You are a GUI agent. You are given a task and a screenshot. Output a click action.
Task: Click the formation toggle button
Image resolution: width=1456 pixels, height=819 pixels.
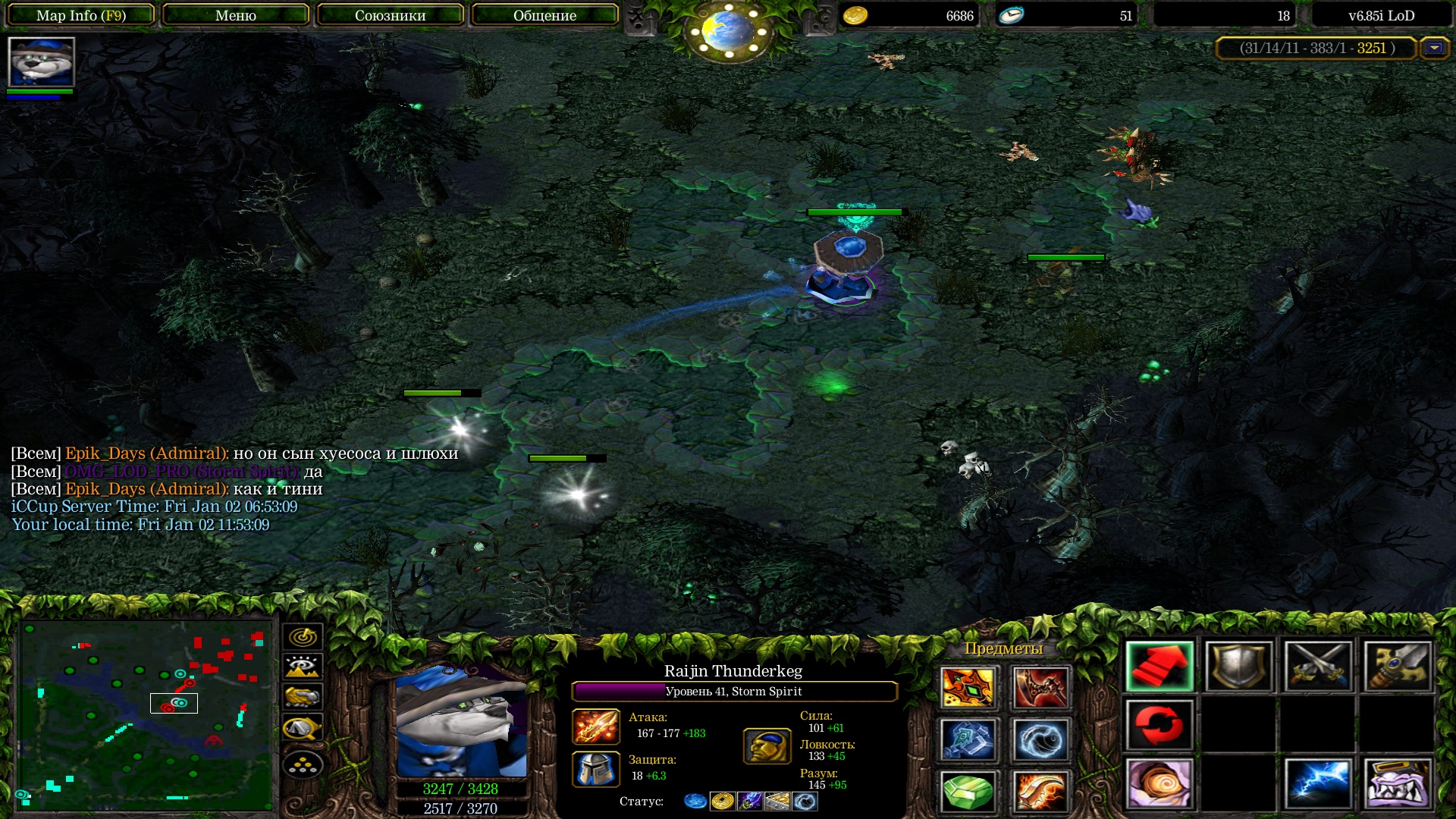coord(303,765)
